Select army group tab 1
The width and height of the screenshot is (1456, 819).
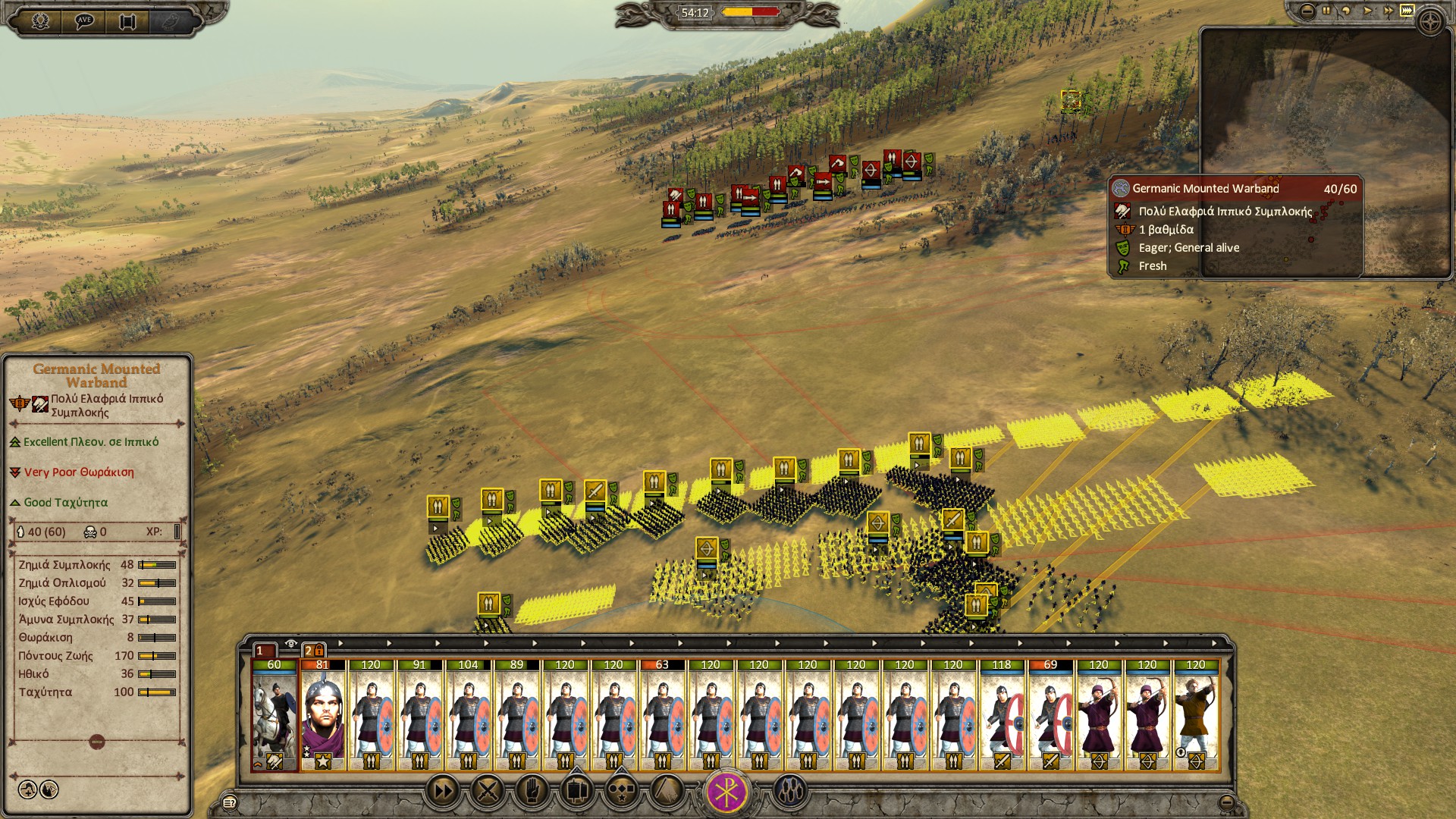tap(262, 651)
